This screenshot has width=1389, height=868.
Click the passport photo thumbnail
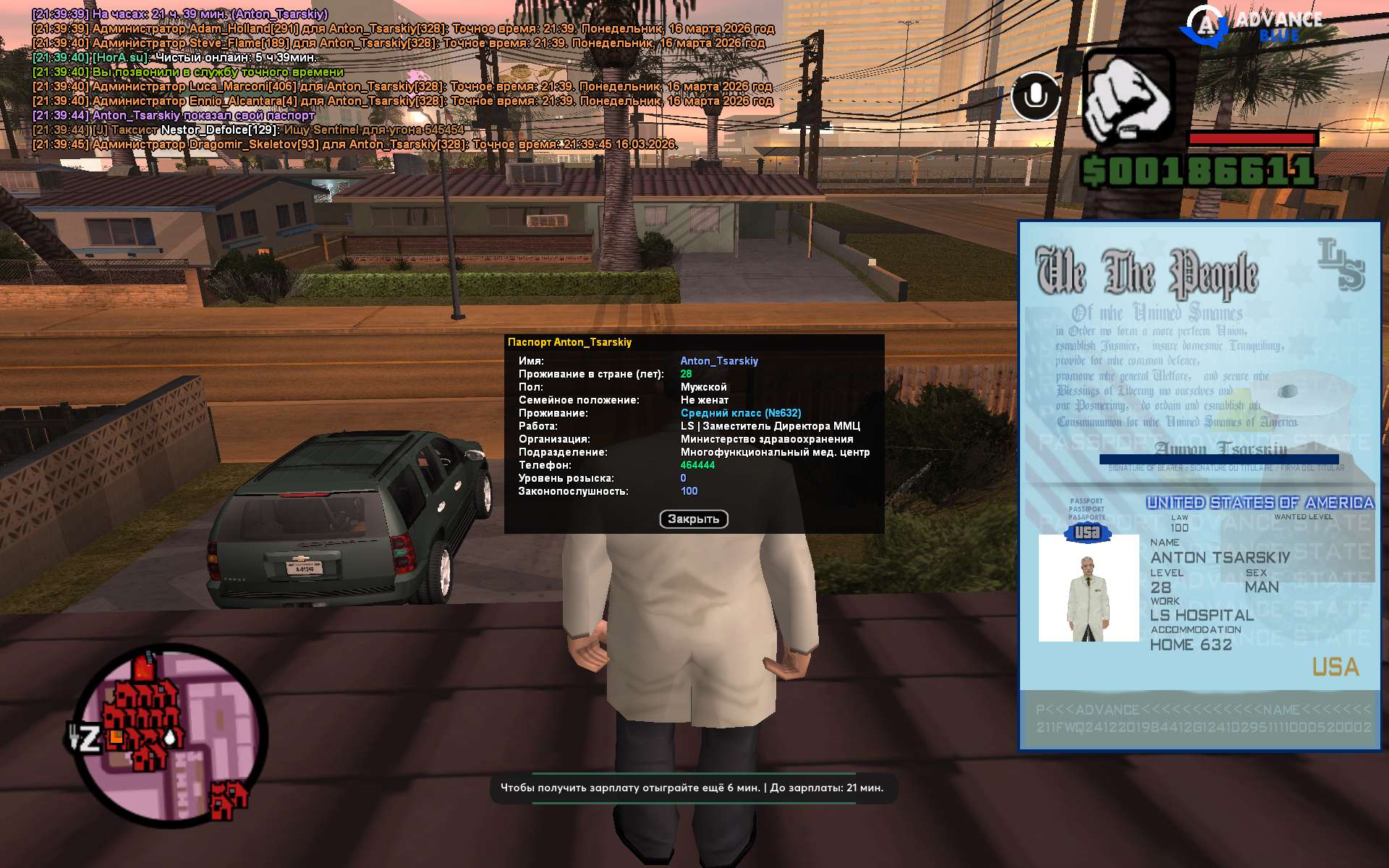[x=1088, y=588]
